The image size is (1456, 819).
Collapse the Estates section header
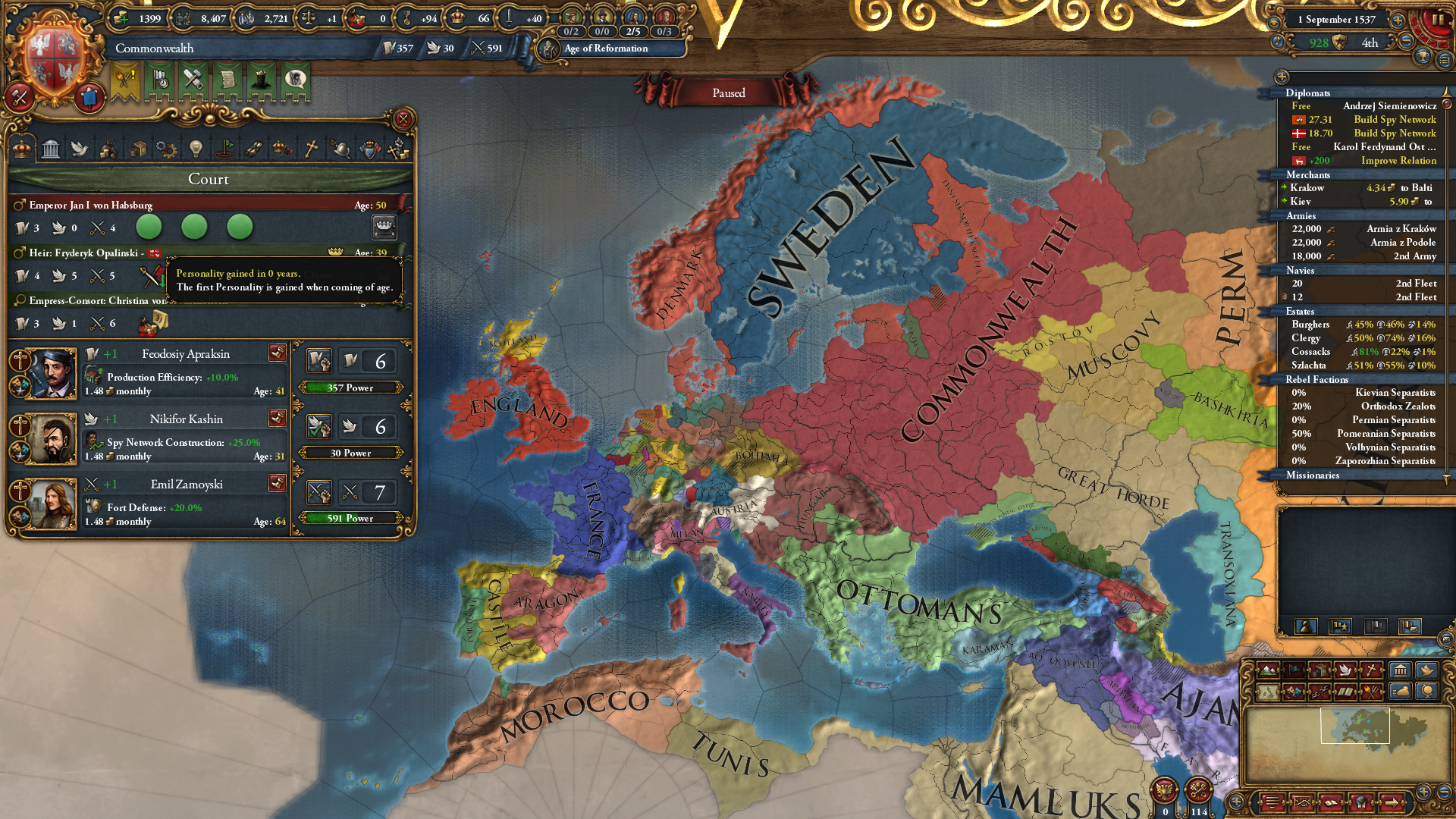click(x=1300, y=312)
